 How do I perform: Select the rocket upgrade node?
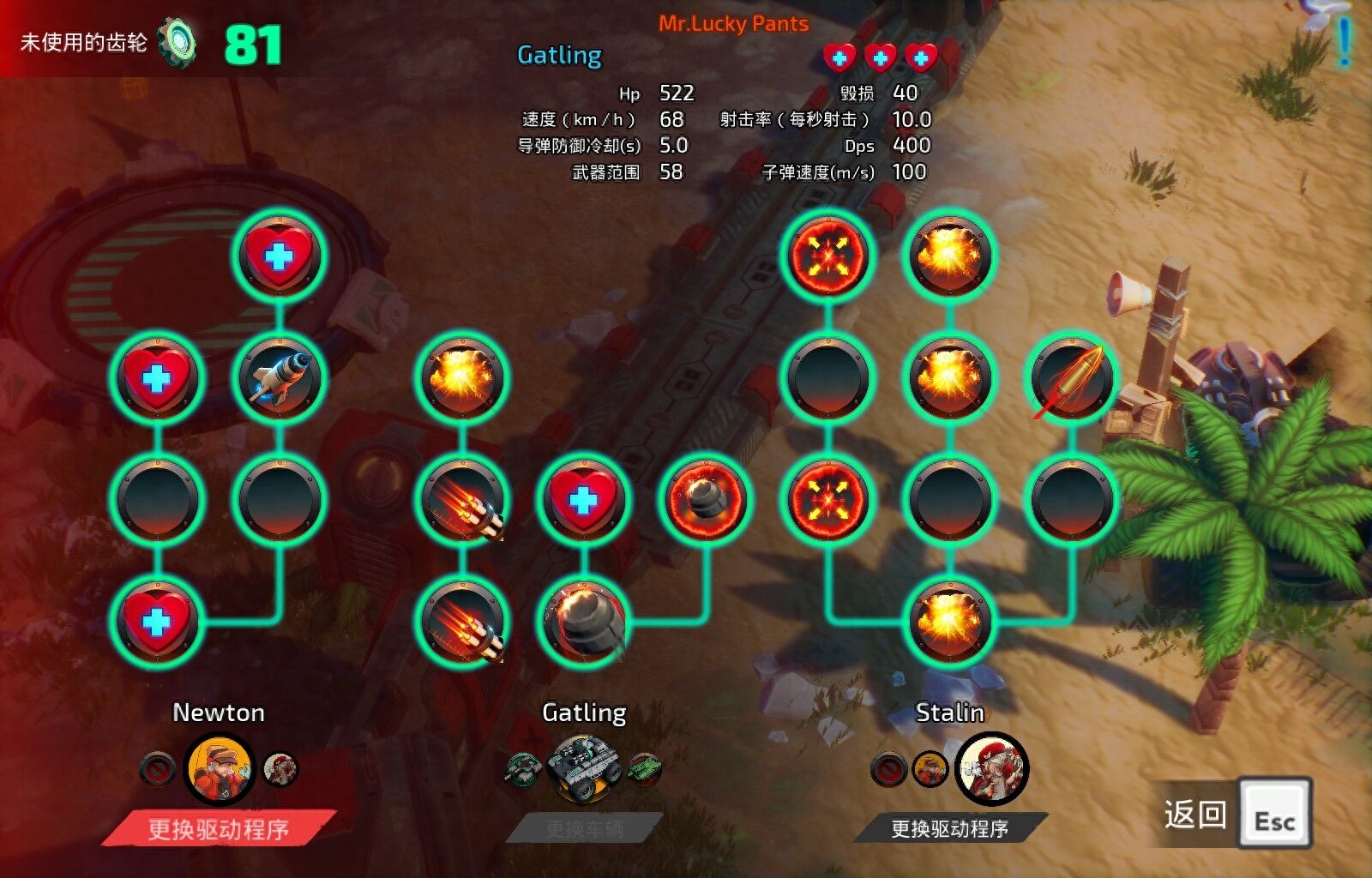tap(279, 378)
